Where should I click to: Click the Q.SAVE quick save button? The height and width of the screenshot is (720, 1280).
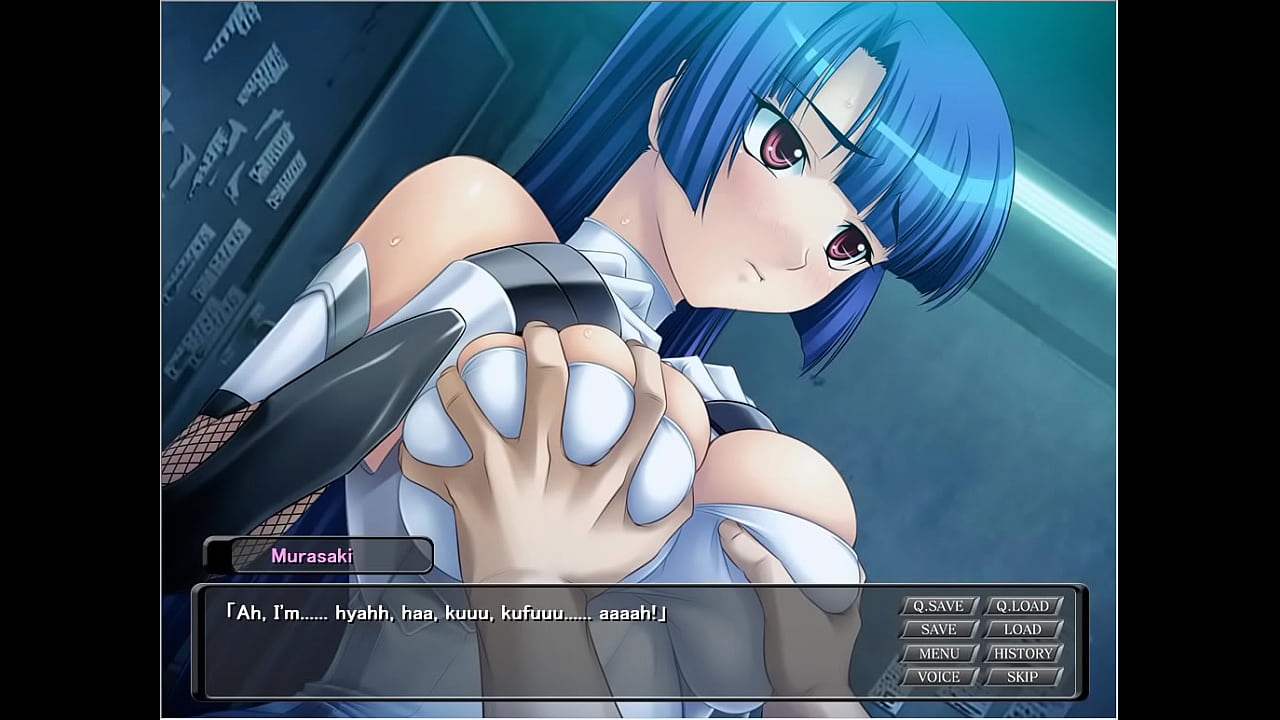click(x=938, y=606)
